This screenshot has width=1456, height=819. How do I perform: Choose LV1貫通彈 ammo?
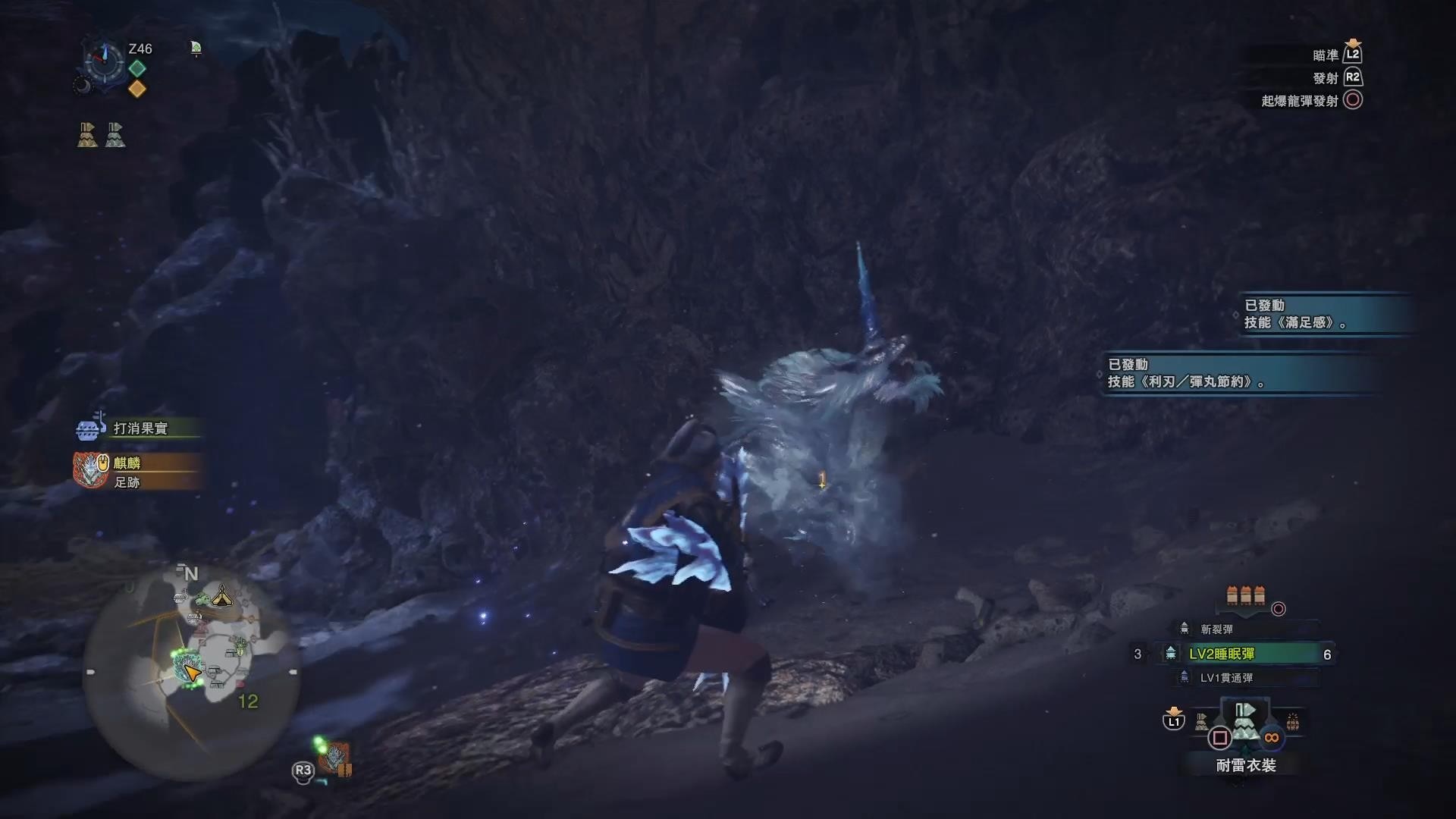pyautogui.click(x=1225, y=678)
